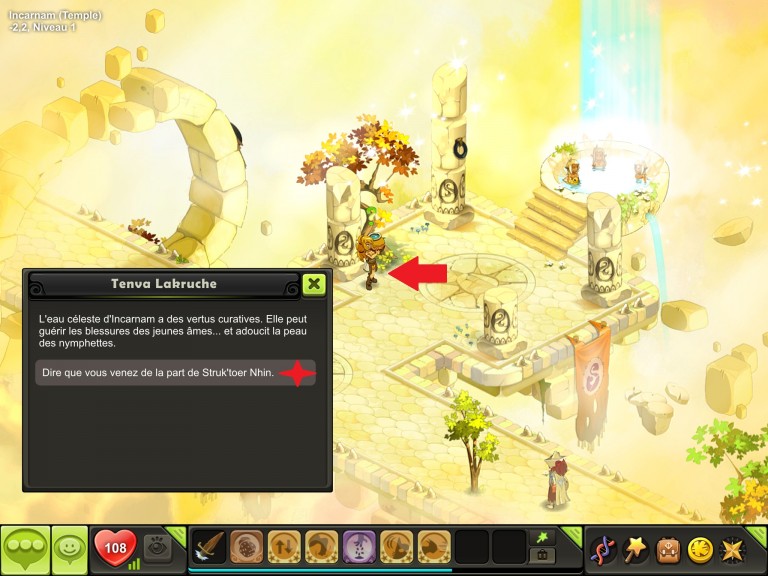Open the star wand spells menu
768x576 pixels.
point(636,549)
